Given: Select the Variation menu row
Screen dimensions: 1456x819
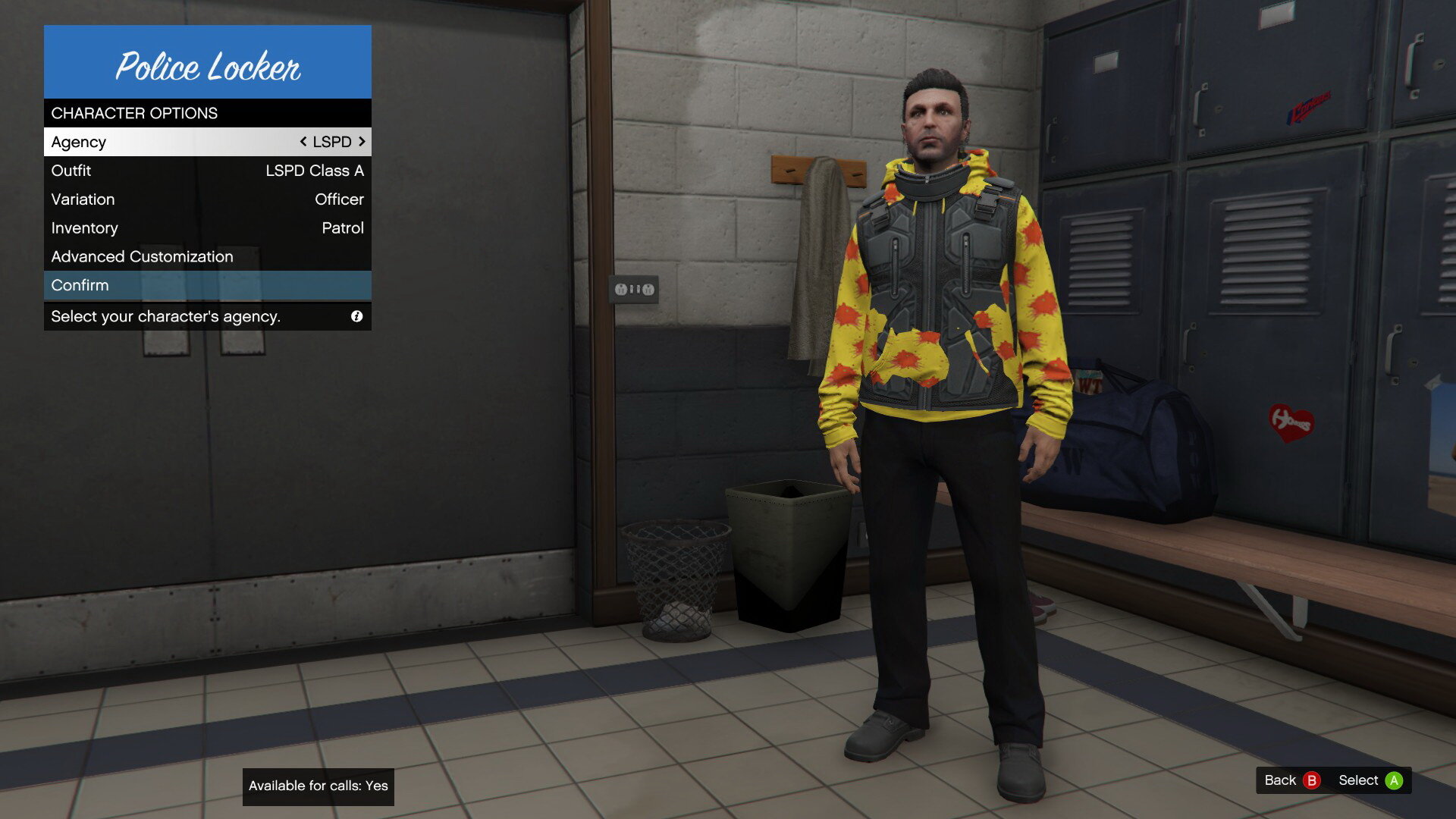Looking at the screenshot, I should pyautogui.click(x=207, y=199).
